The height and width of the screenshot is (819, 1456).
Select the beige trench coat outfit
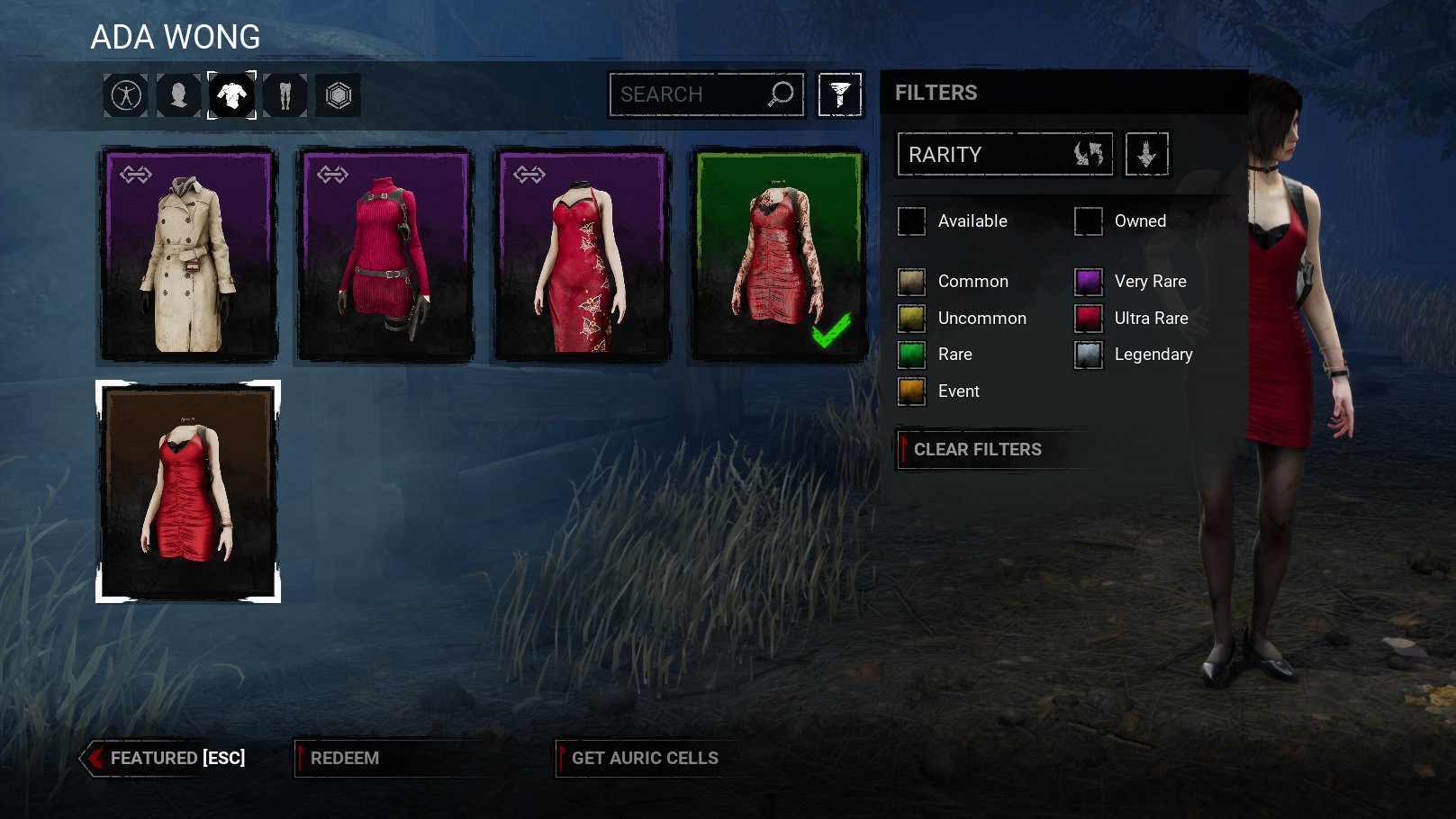(188, 255)
